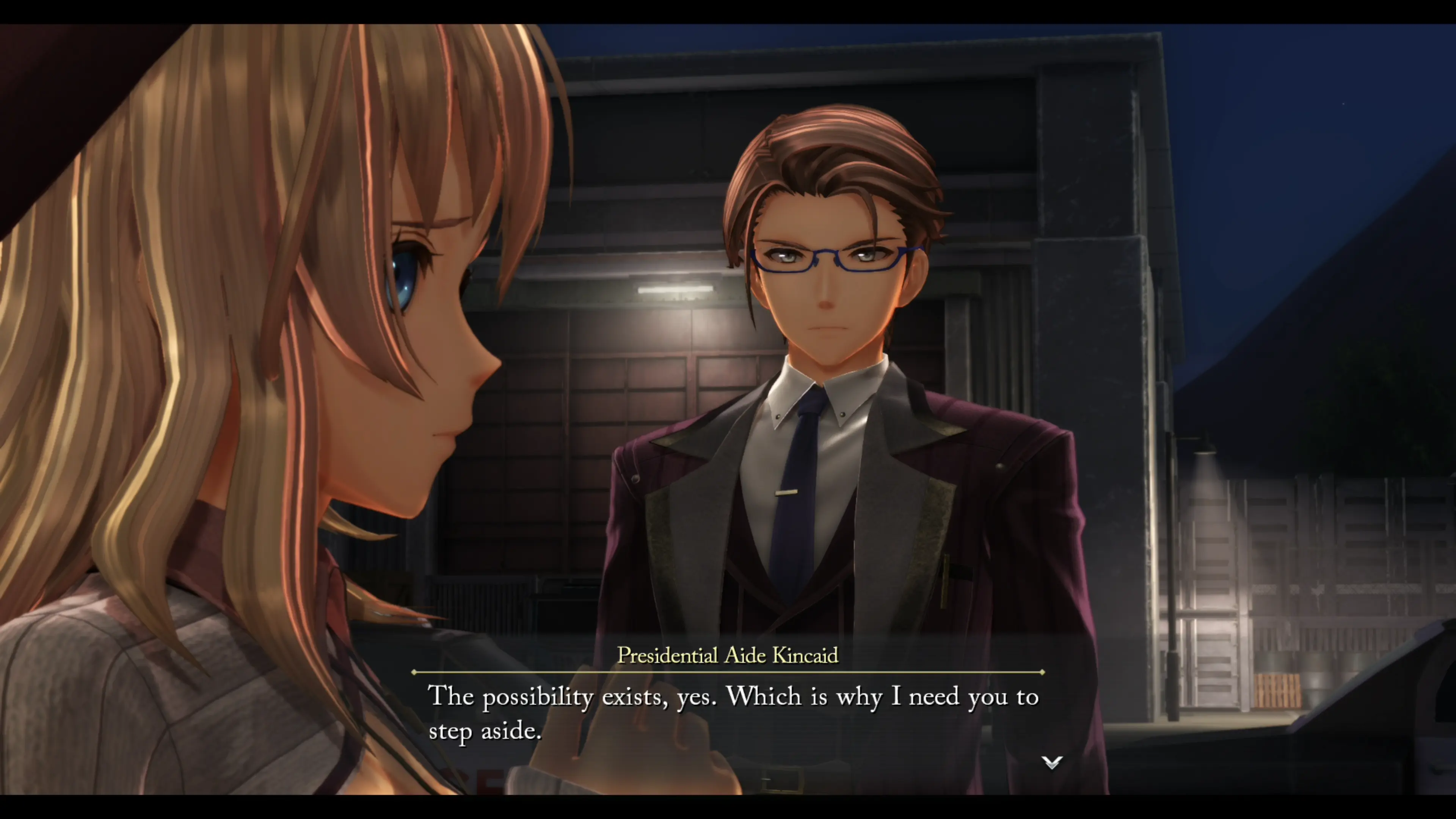
Task: Click the Presidential Aide Kincaid nameplate
Action: (x=728, y=656)
